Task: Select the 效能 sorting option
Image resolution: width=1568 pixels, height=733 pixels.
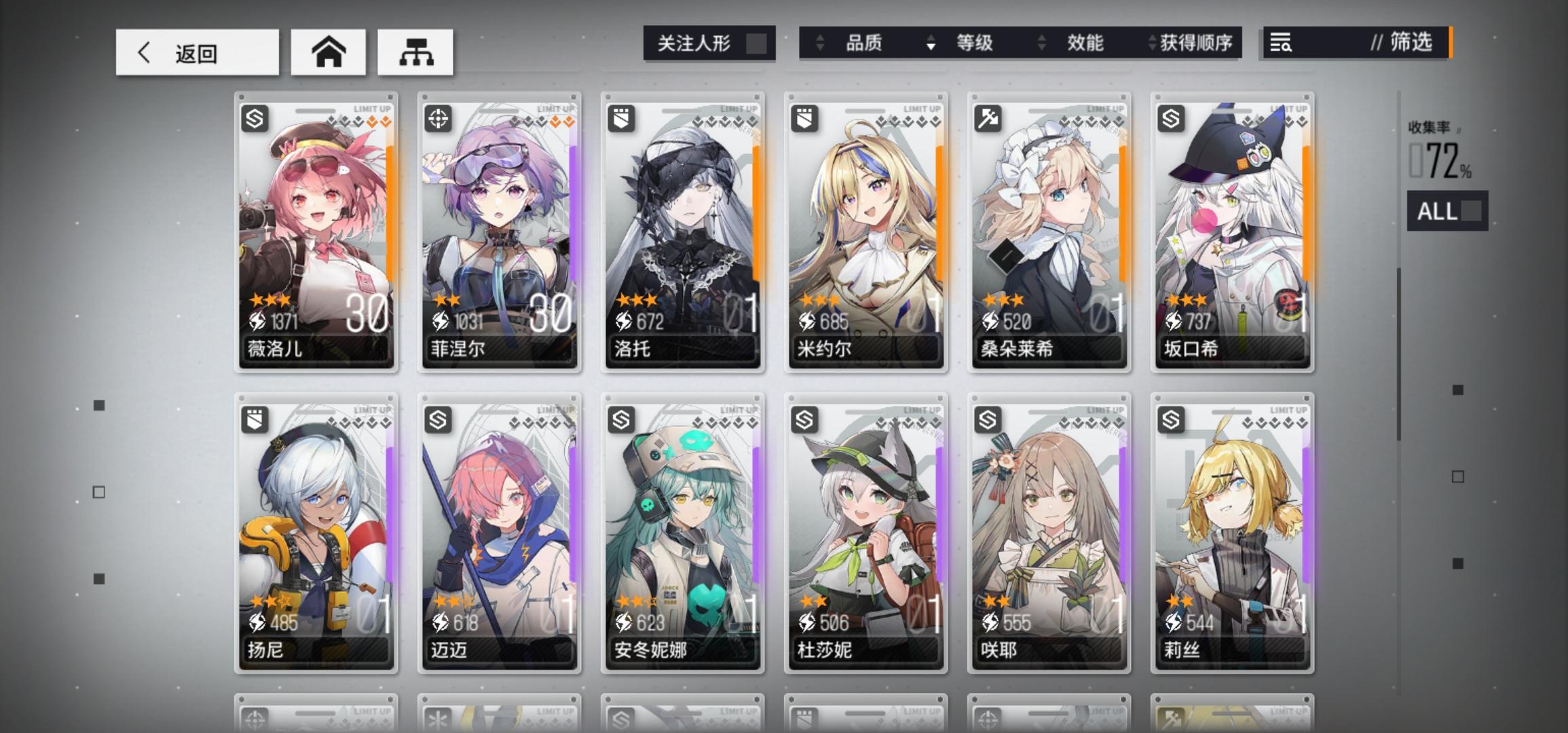Action: click(x=1086, y=43)
